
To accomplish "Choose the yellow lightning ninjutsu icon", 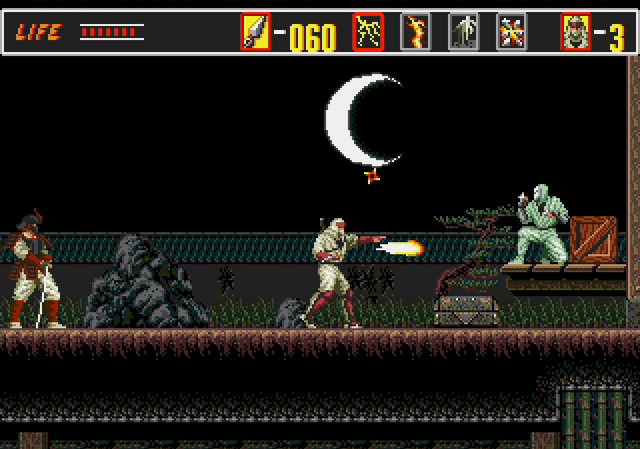I will click(368, 32).
